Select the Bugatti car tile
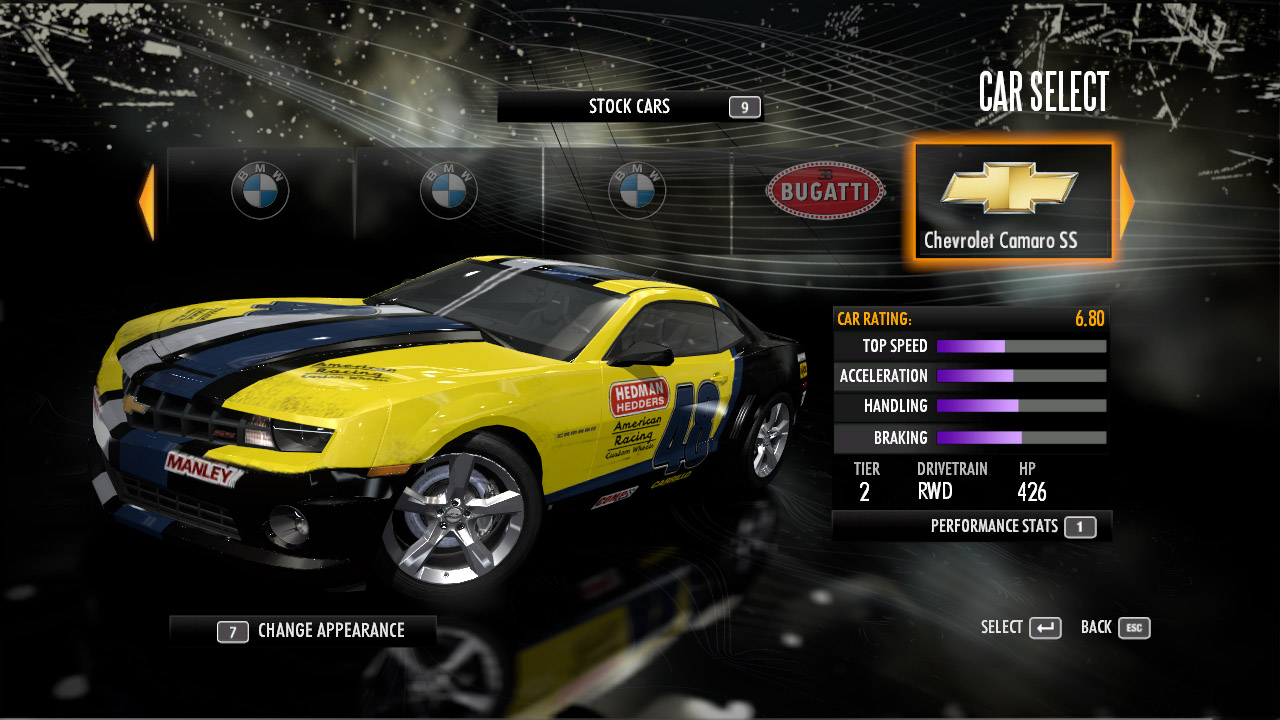 click(x=825, y=191)
